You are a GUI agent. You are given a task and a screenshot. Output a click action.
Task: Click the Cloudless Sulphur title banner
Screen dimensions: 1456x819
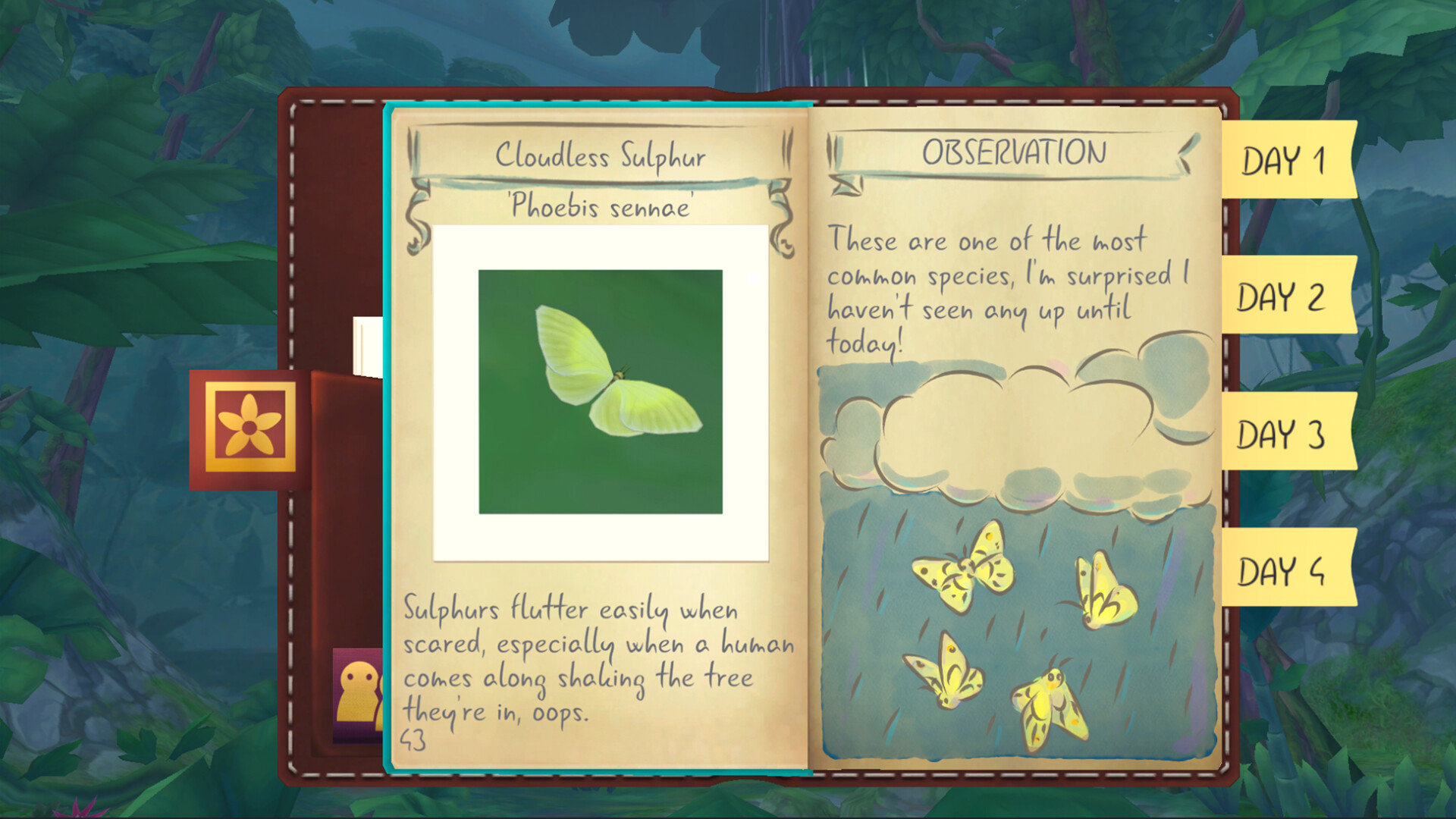[601, 156]
